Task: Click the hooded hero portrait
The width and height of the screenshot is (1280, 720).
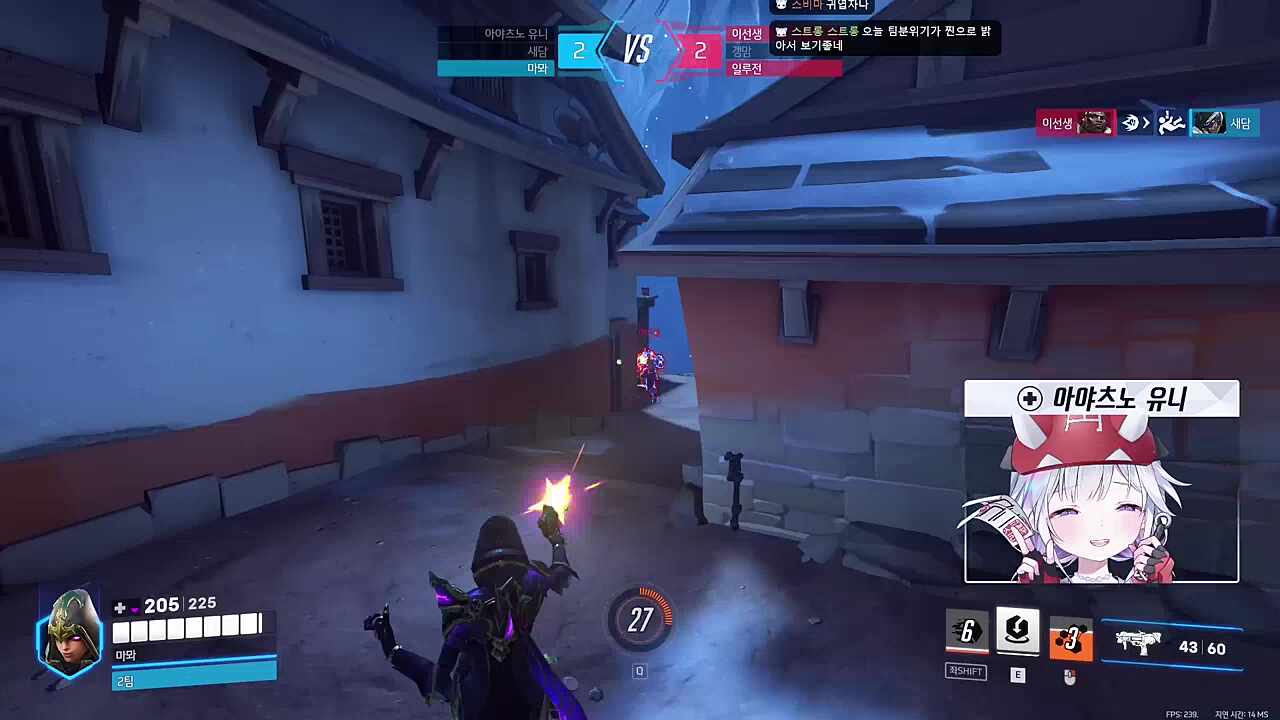Action: [69, 634]
